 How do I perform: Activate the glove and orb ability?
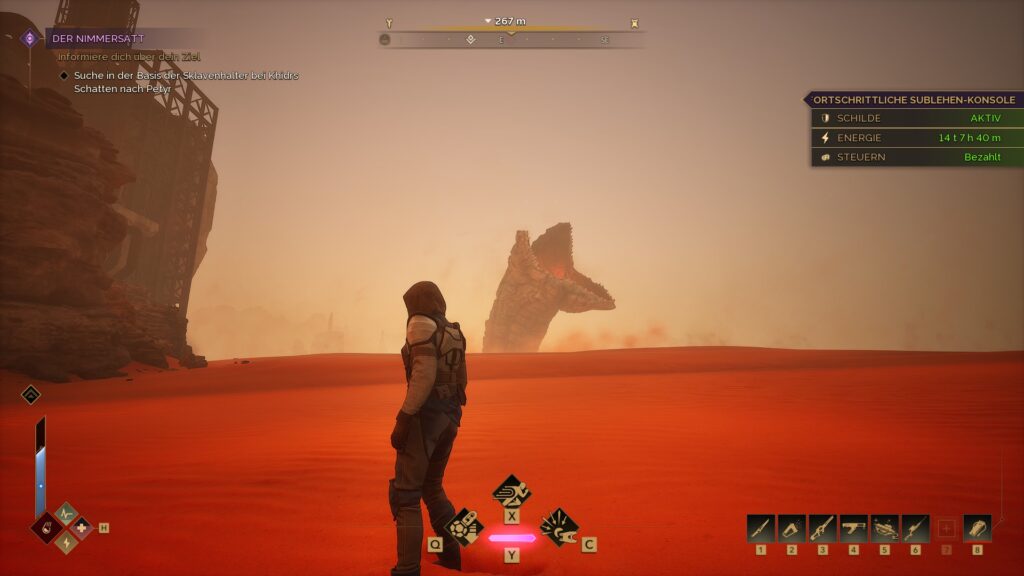pyautogui.click(x=464, y=526)
